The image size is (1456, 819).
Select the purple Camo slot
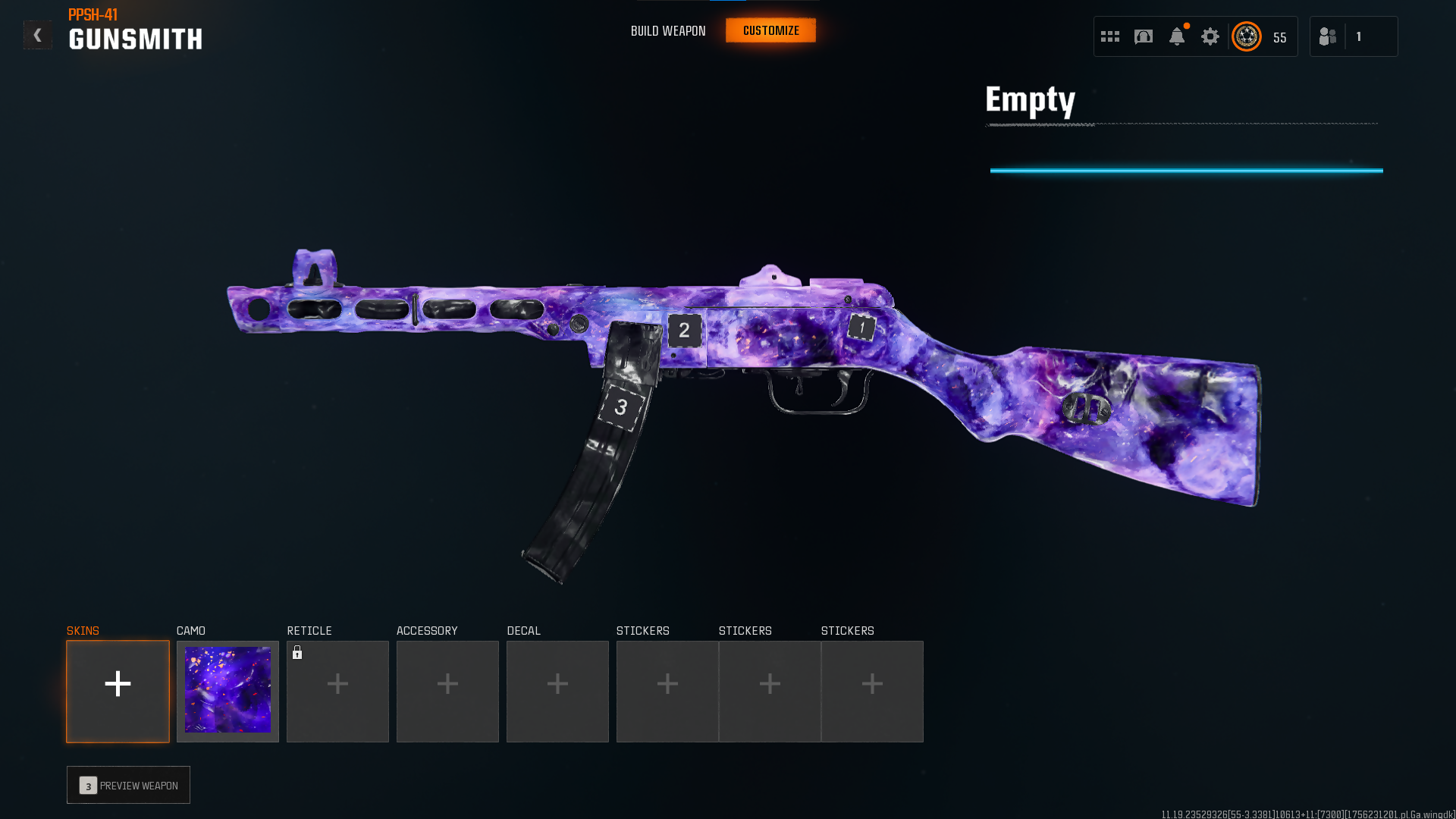(227, 691)
